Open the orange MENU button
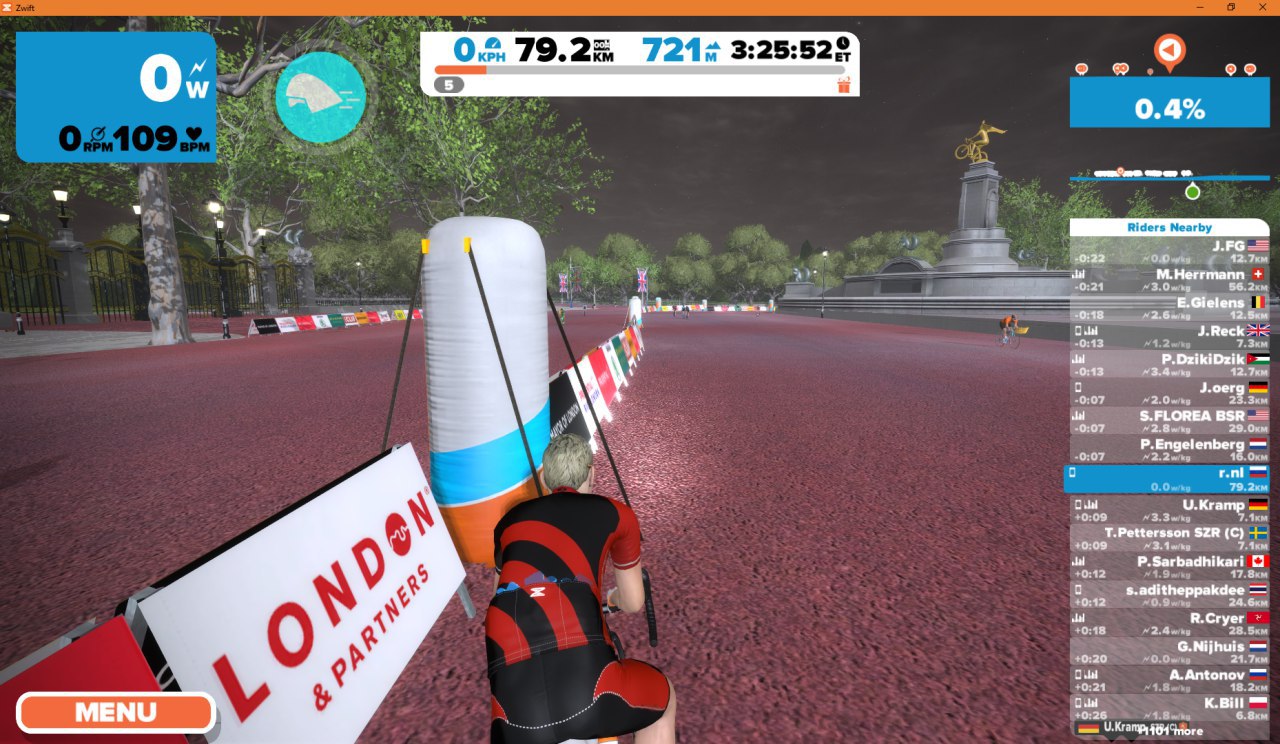 pyautogui.click(x=115, y=713)
